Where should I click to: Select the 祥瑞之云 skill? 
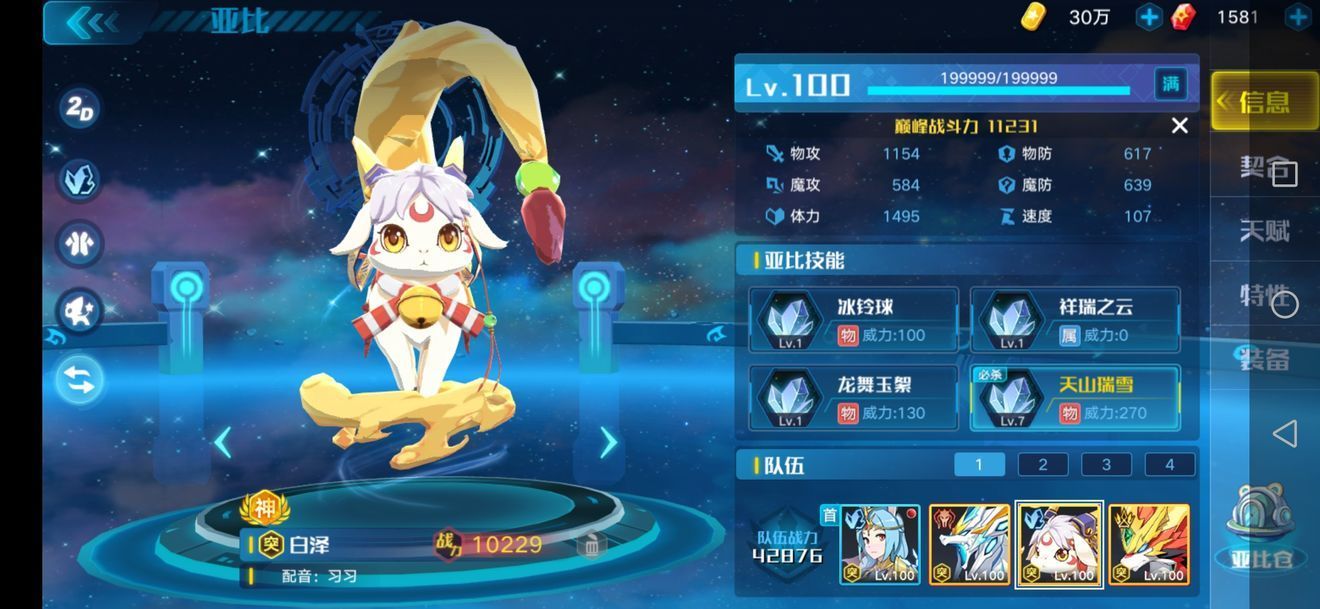point(1075,320)
